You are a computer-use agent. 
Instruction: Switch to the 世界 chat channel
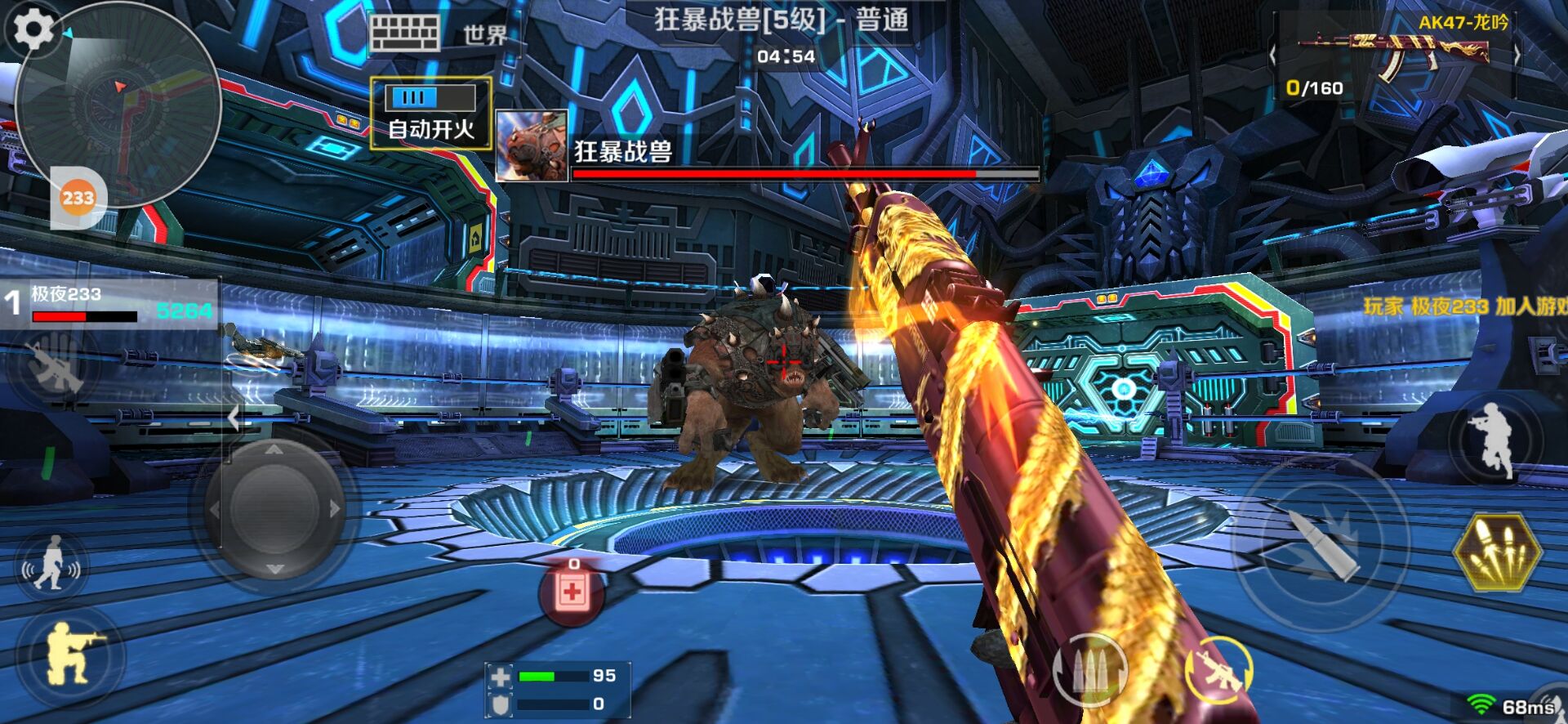point(485,35)
